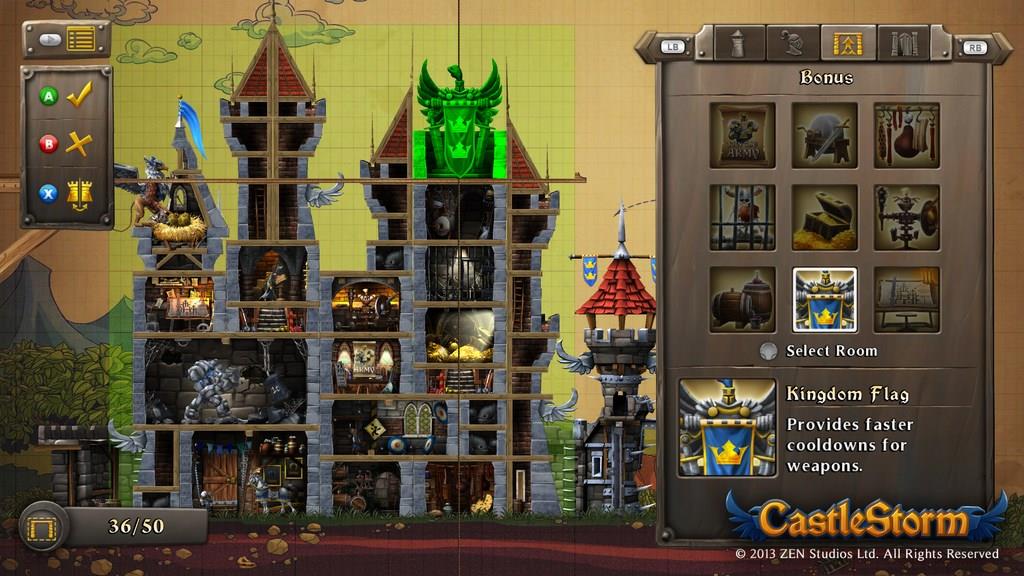Select the training dummy room
This screenshot has width=1024, height=576.
(x=906, y=217)
